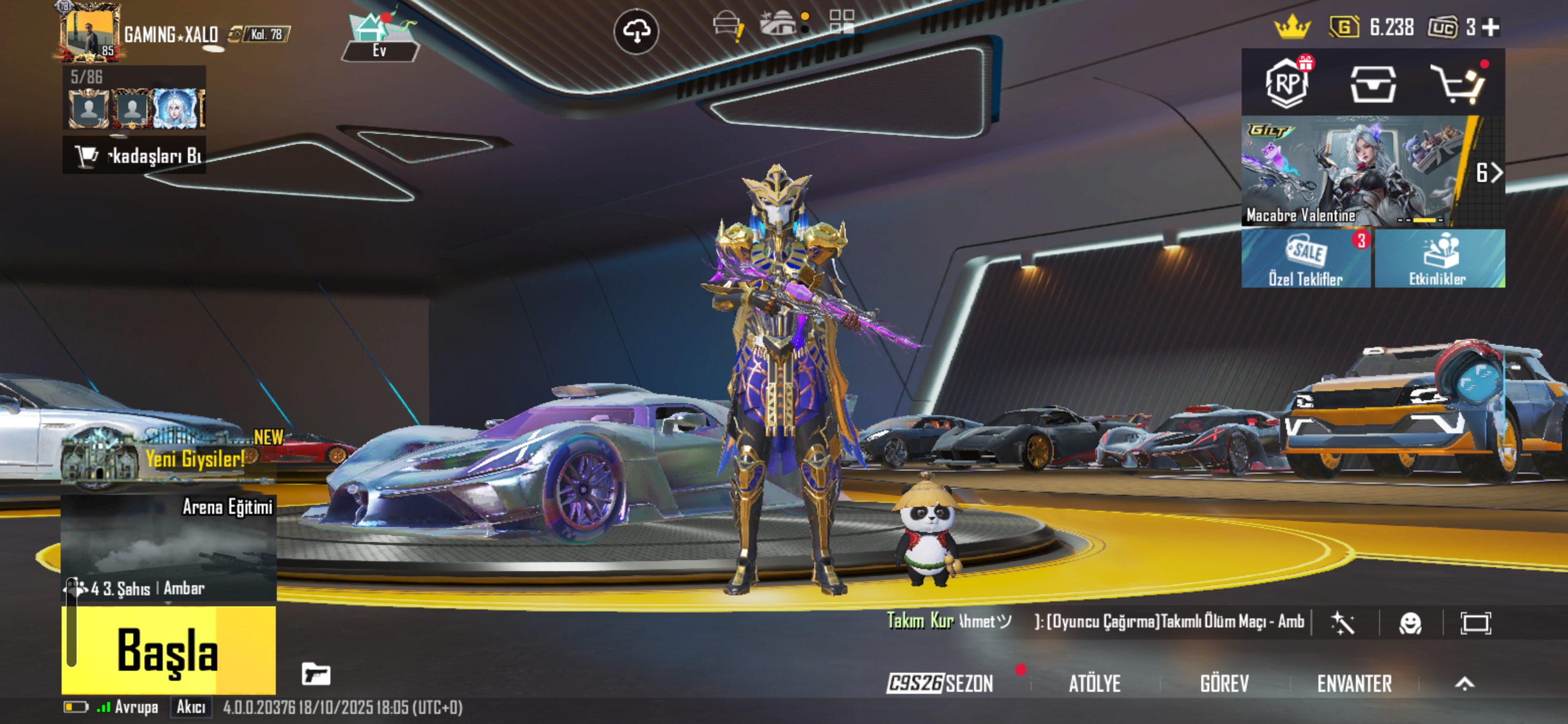Open the supply crate icon
1568x724 pixels.
(x=1373, y=84)
